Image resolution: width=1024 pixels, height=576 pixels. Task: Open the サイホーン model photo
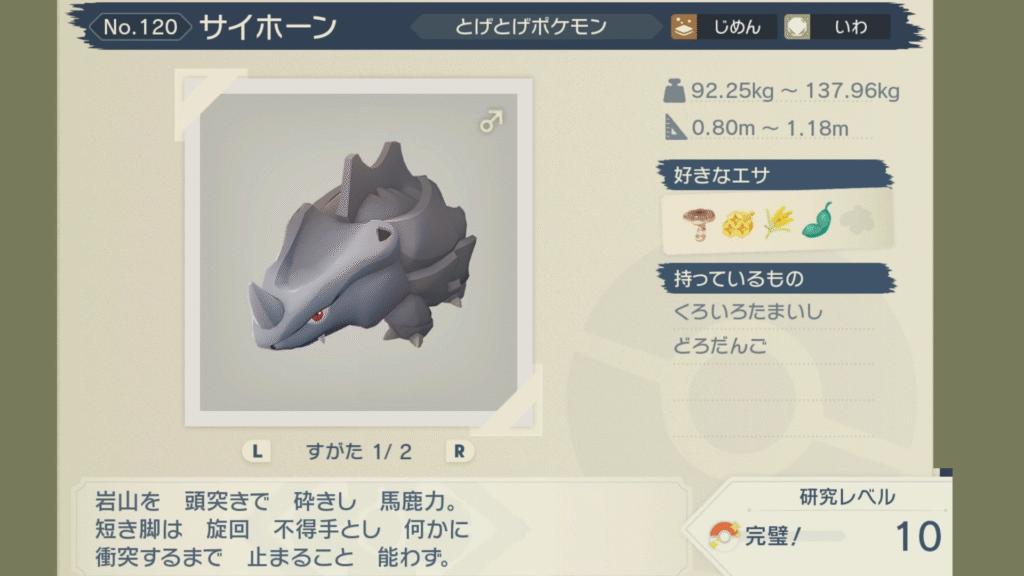[358, 250]
